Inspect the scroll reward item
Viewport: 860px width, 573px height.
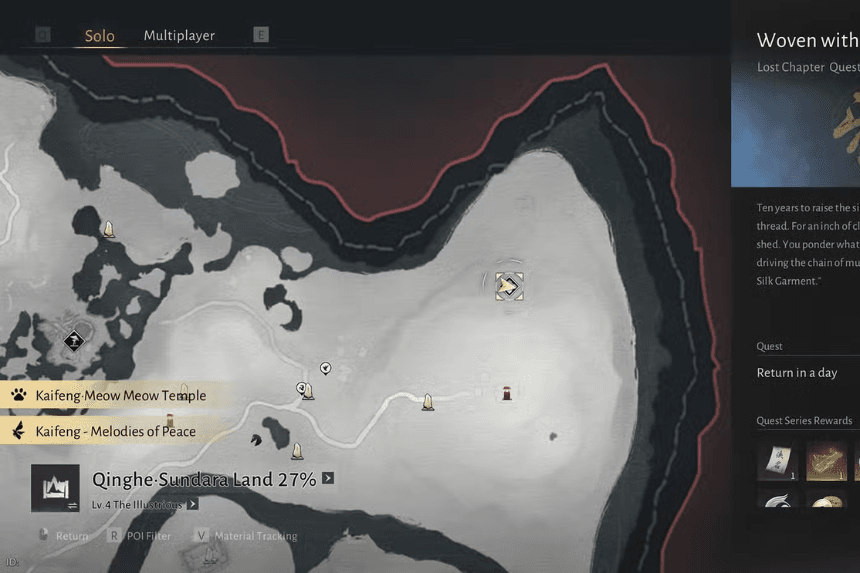coord(777,461)
